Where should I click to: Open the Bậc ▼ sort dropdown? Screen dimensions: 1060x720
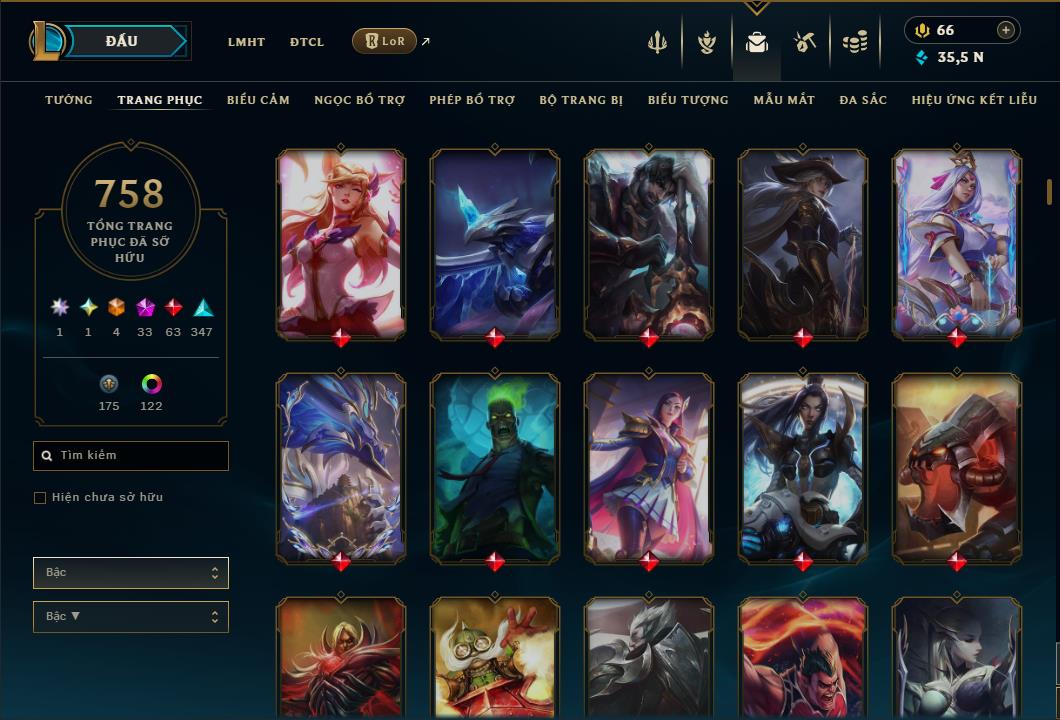(x=131, y=617)
